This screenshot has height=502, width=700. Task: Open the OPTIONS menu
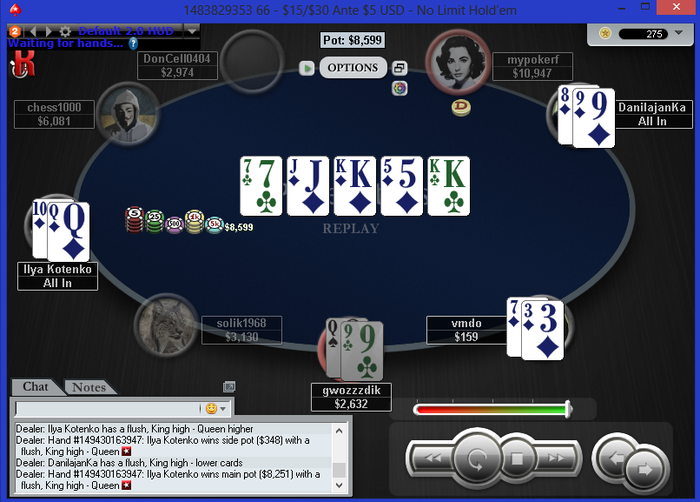coord(353,68)
